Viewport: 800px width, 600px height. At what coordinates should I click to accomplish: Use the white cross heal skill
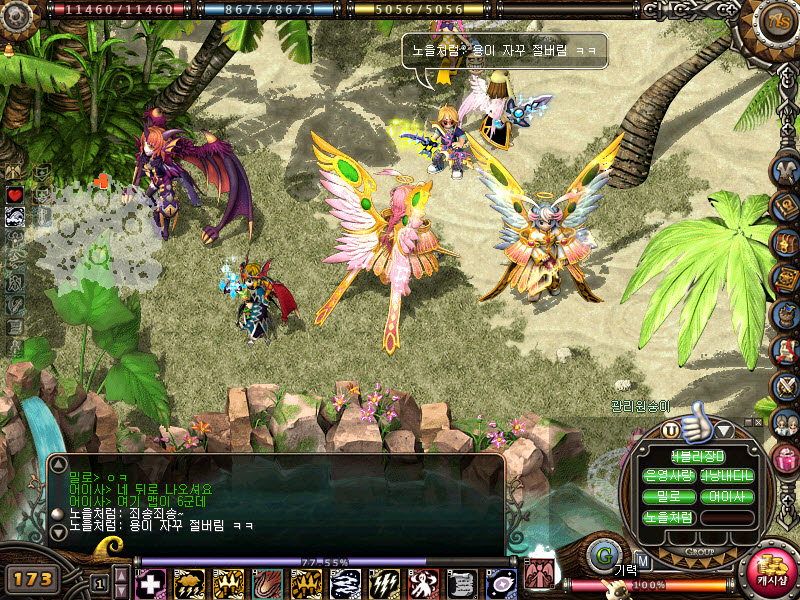(150, 584)
